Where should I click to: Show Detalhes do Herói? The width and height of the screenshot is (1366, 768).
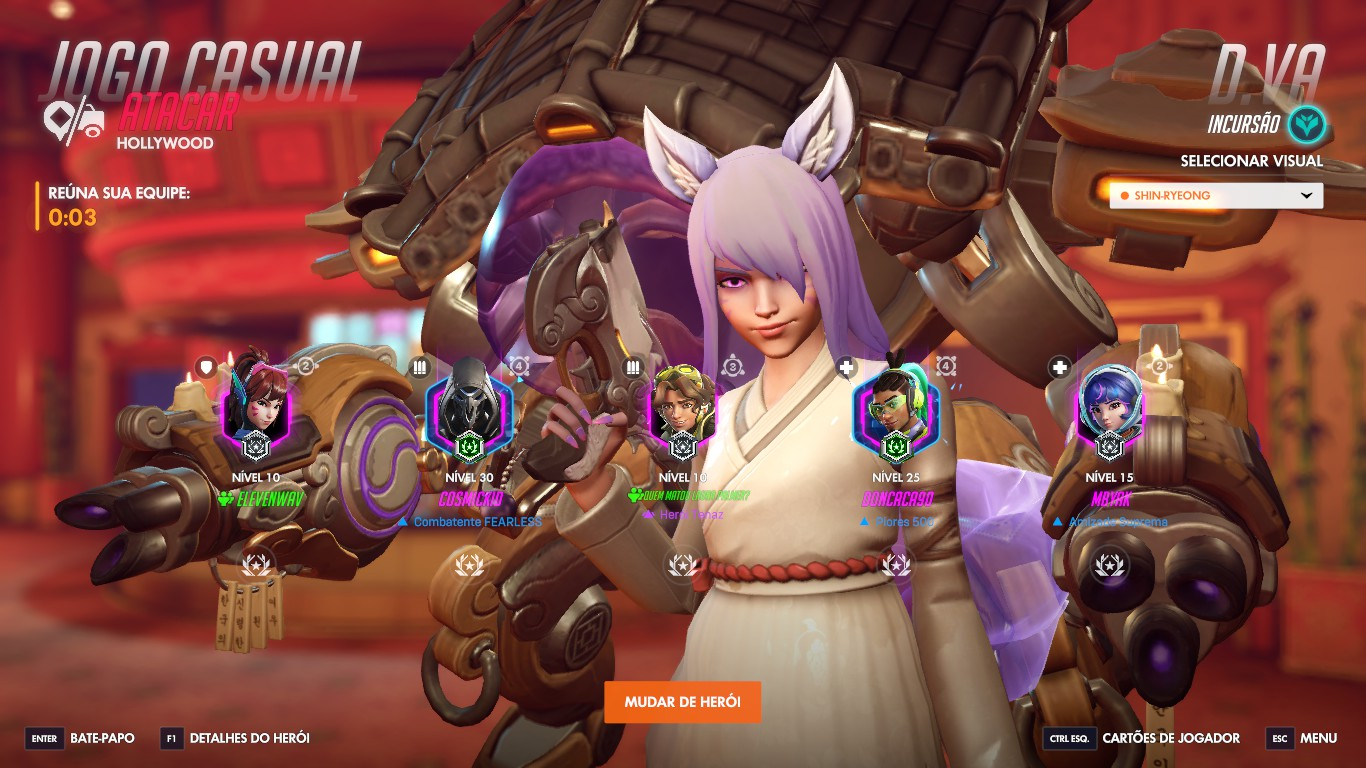pos(235,739)
